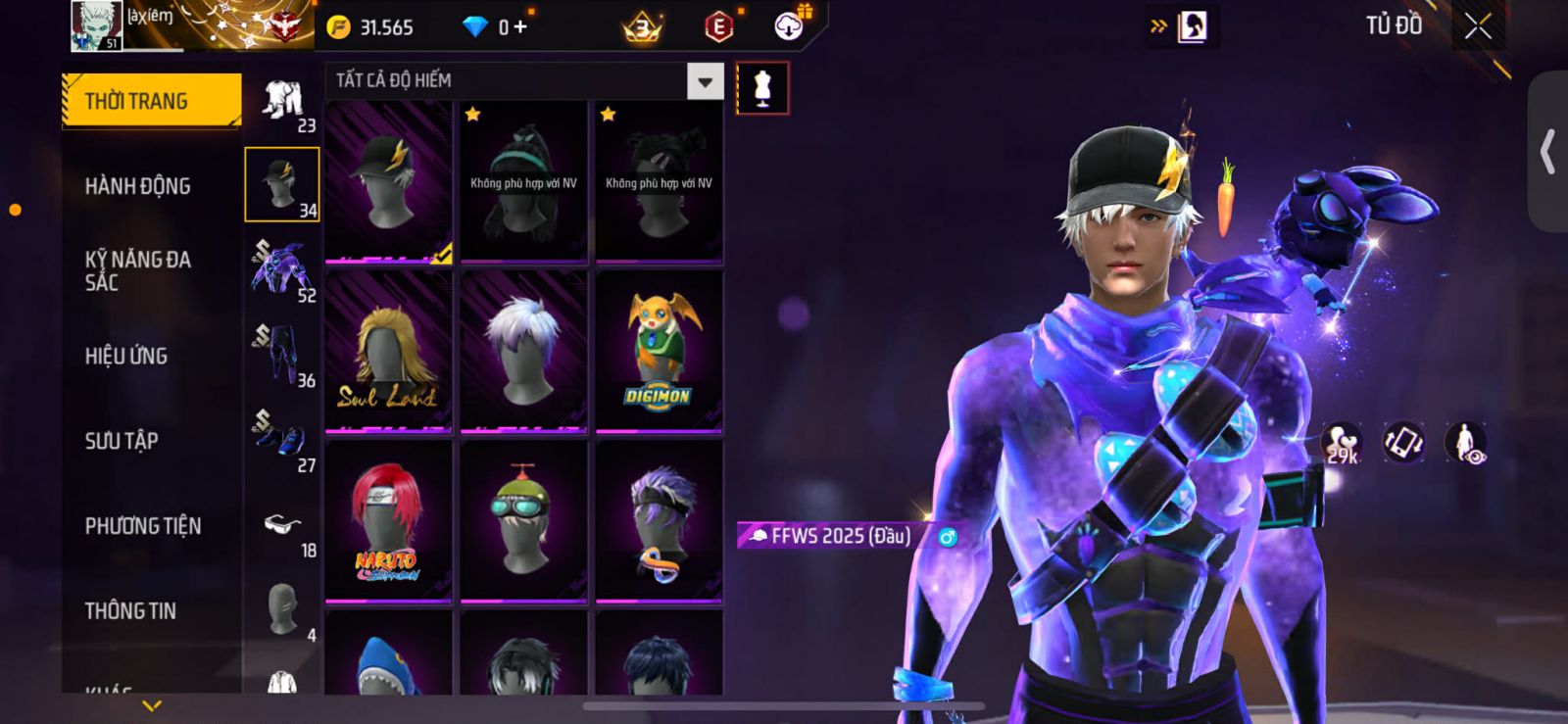This screenshot has width=1568, height=724.
Task: Choose the black lightning cap headwear
Action: 389,181
